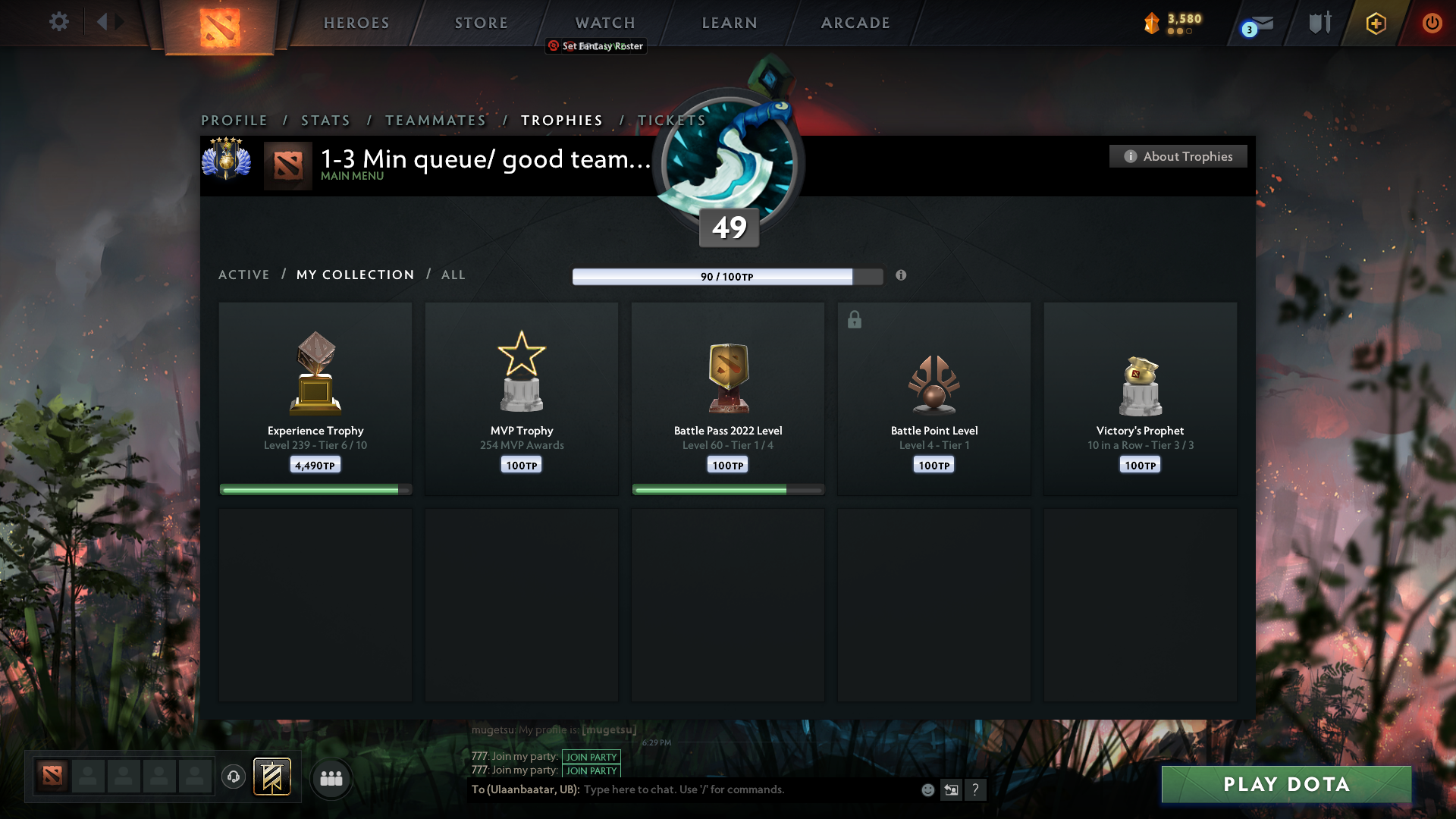Switch to the TEAMMATES tab

coord(435,120)
